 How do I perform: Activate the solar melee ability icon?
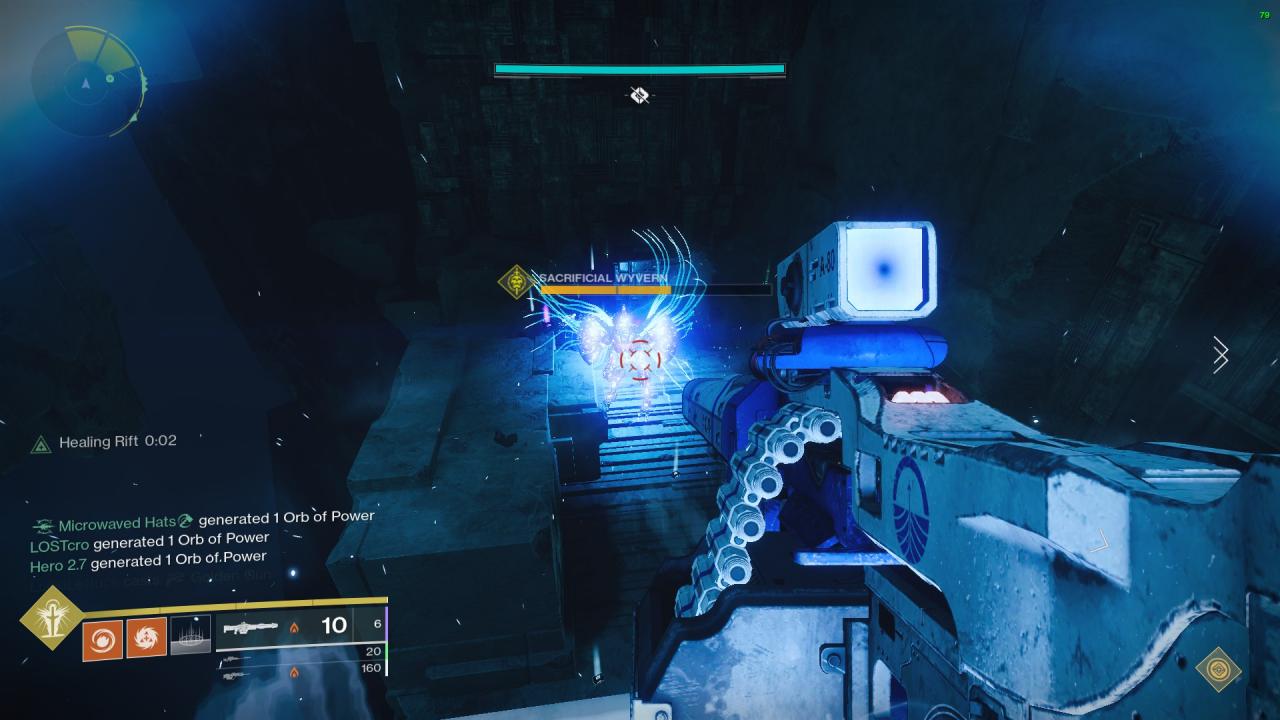[146, 637]
